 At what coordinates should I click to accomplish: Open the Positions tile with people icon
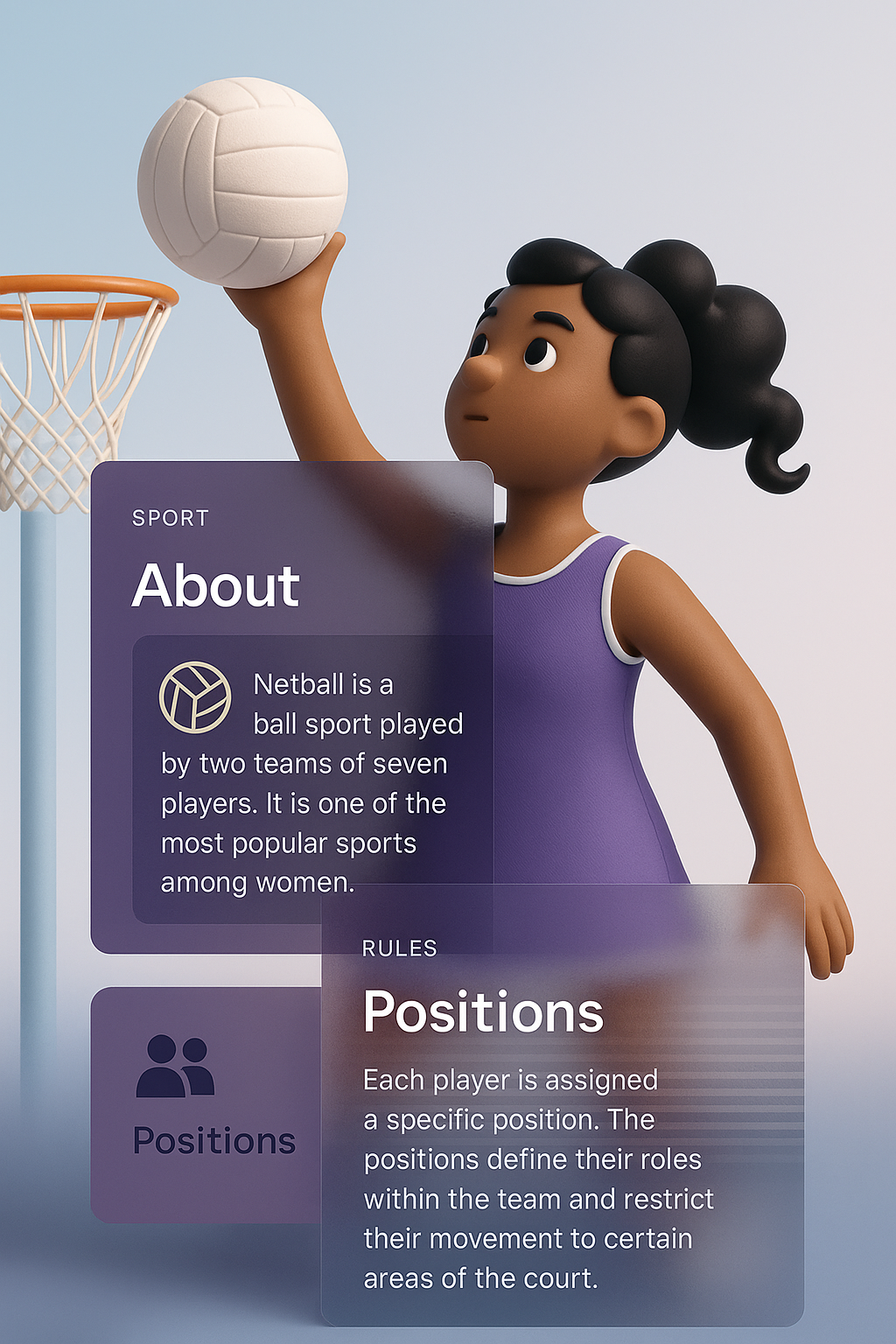[x=207, y=1102]
